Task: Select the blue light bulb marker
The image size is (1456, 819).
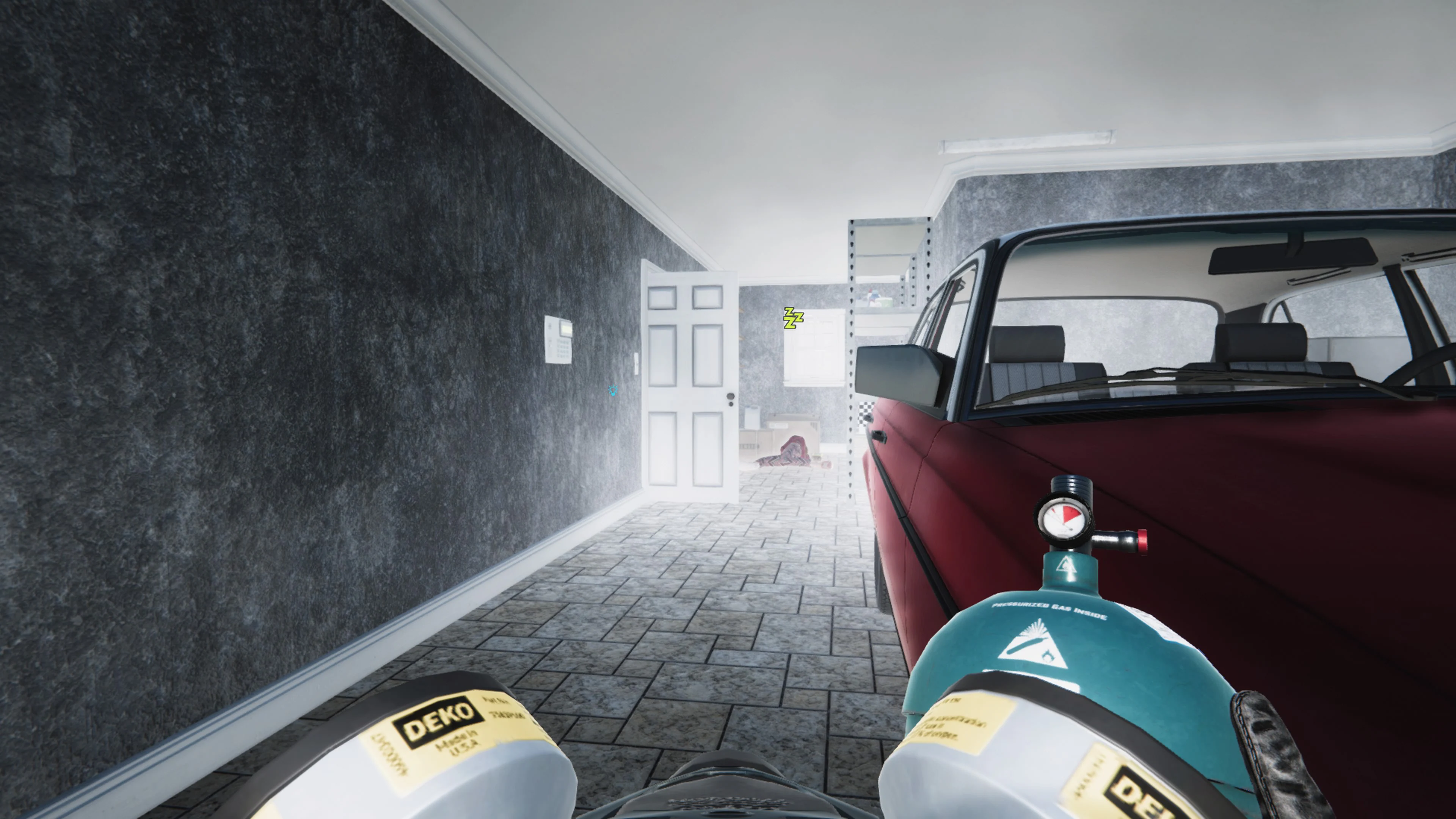Action: pyautogui.click(x=613, y=390)
